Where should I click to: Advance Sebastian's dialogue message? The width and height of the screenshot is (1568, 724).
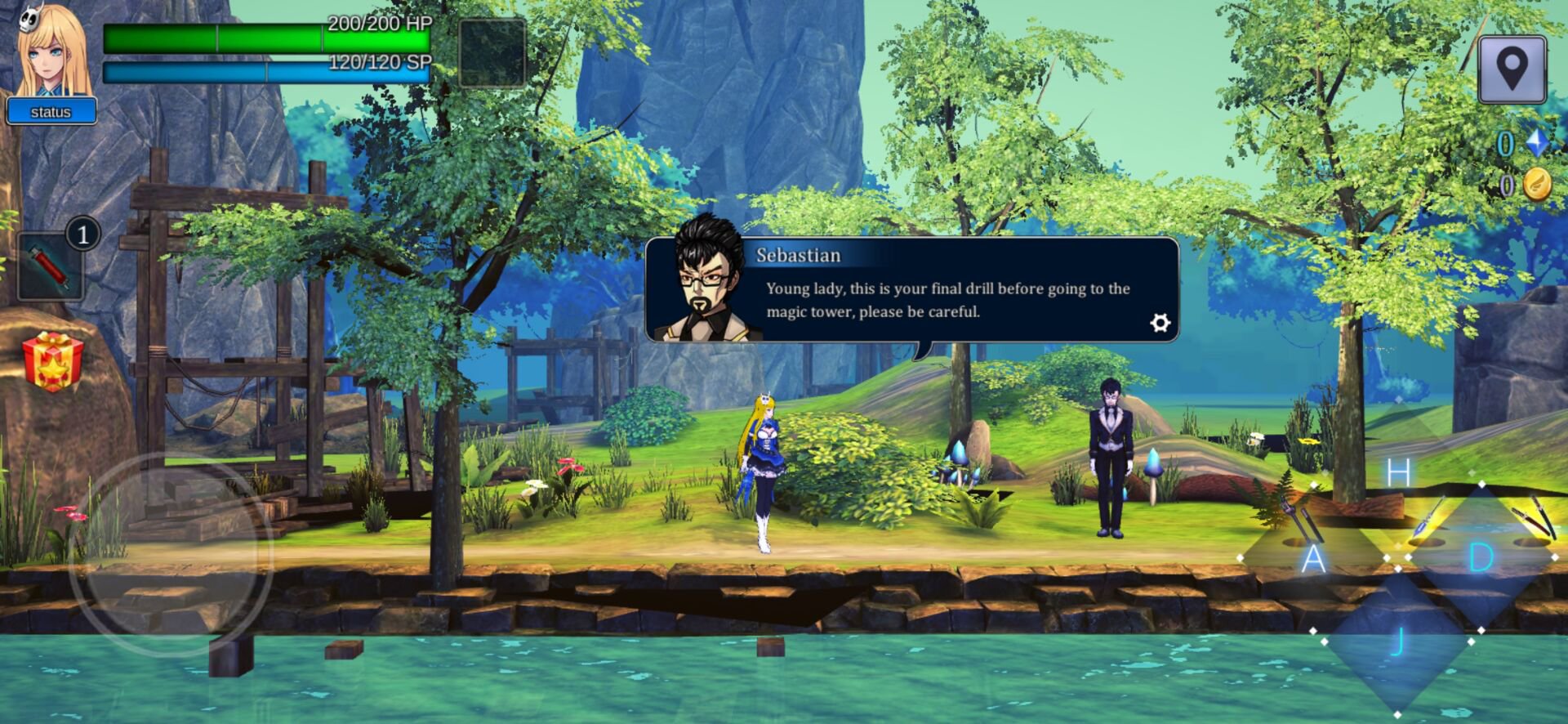click(947, 300)
